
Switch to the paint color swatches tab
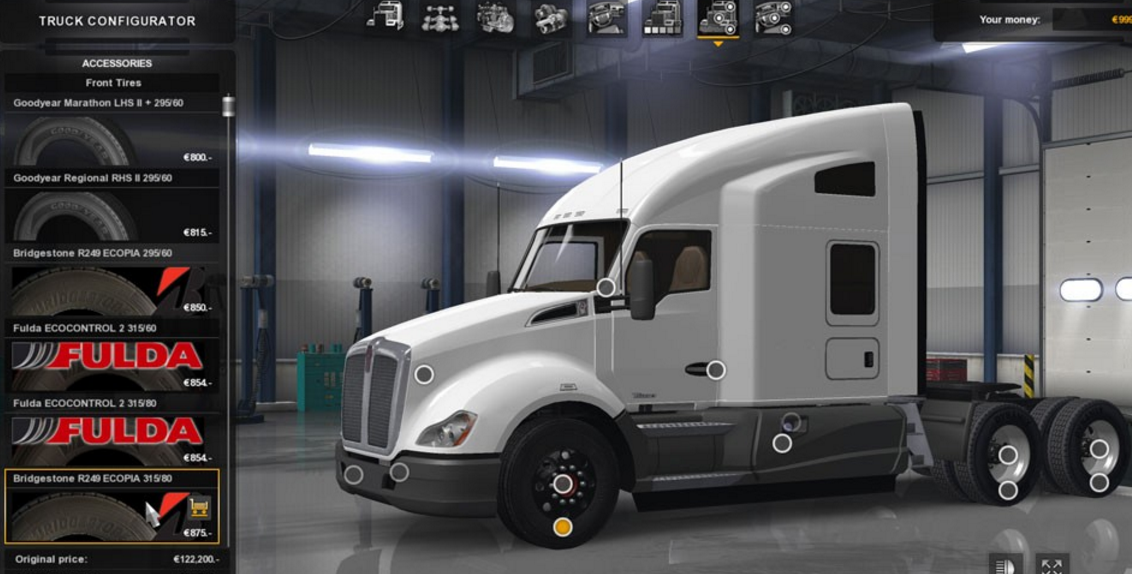662,17
